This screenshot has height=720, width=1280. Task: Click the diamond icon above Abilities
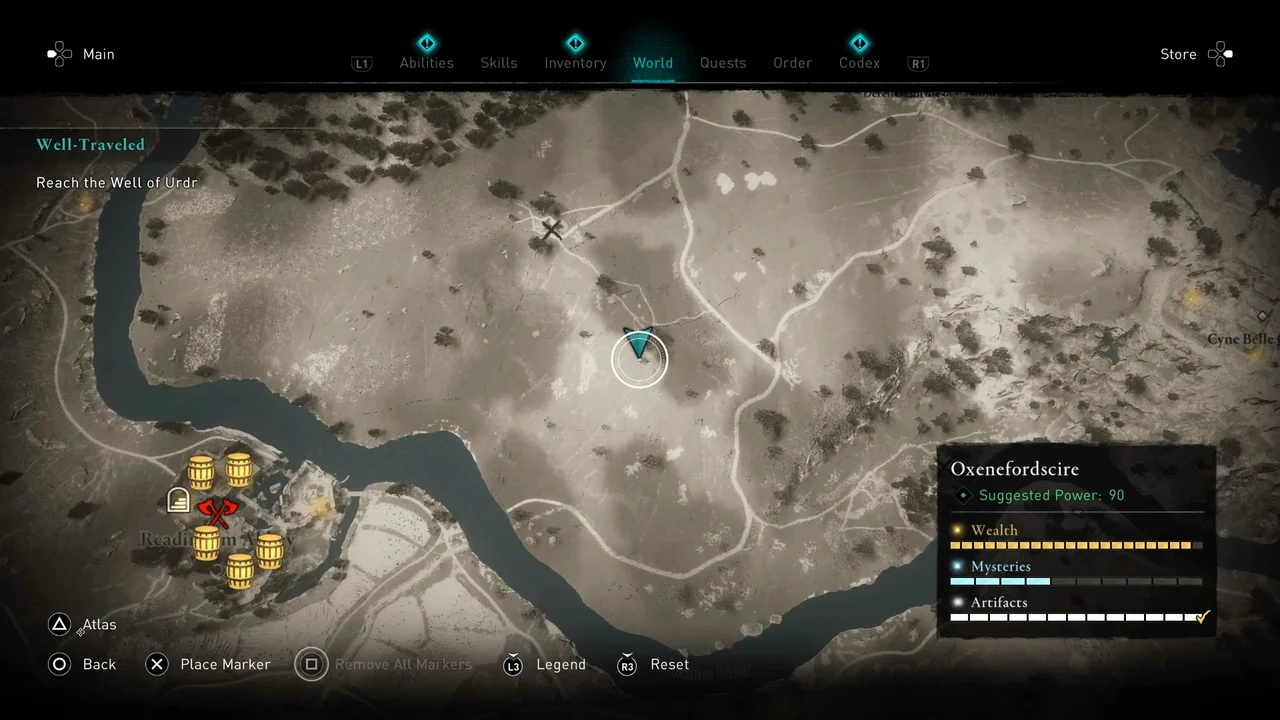pyautogui.click(x=427, y=43)
